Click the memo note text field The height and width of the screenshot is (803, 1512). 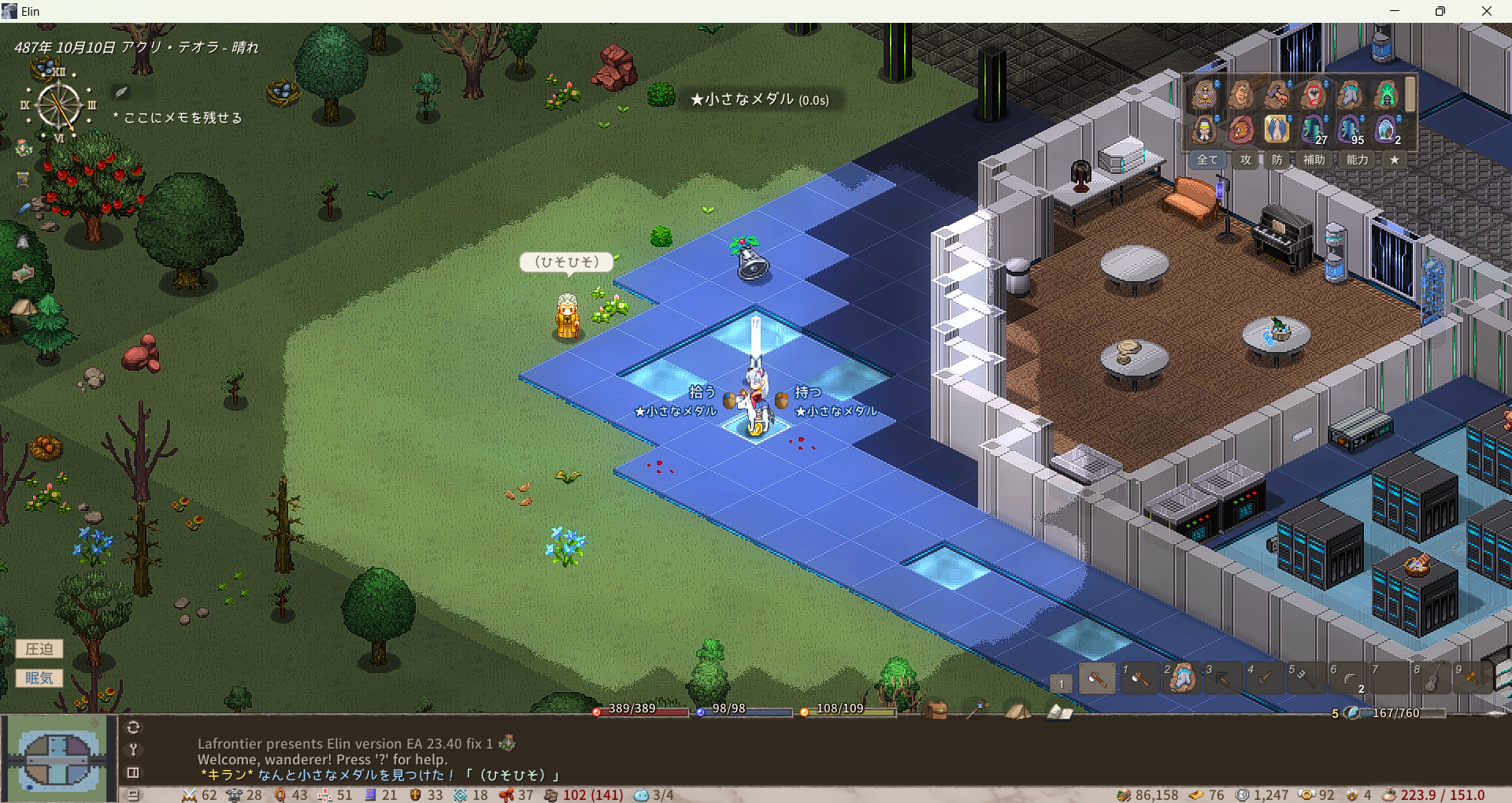coord(183,118)
